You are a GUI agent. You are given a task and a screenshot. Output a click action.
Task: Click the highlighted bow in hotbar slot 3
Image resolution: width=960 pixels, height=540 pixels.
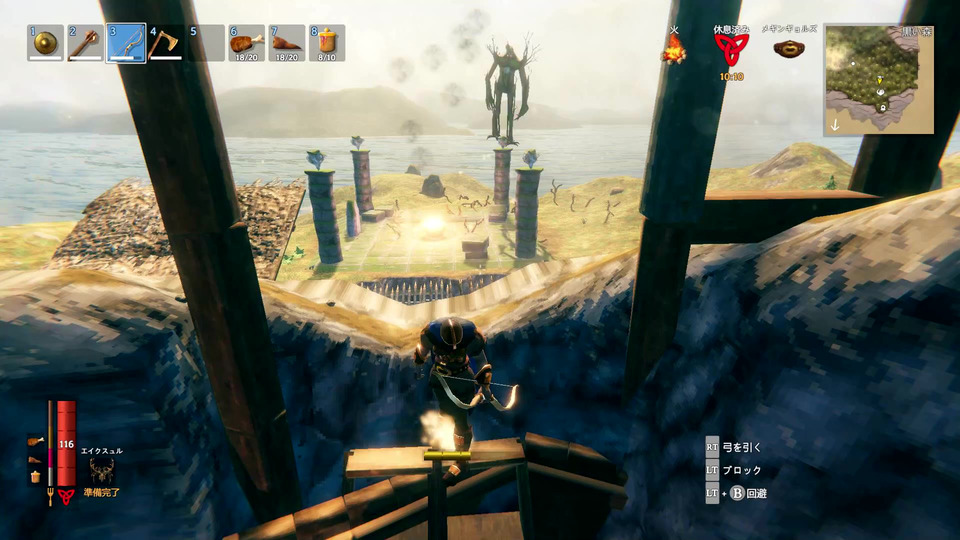(126, 43)
